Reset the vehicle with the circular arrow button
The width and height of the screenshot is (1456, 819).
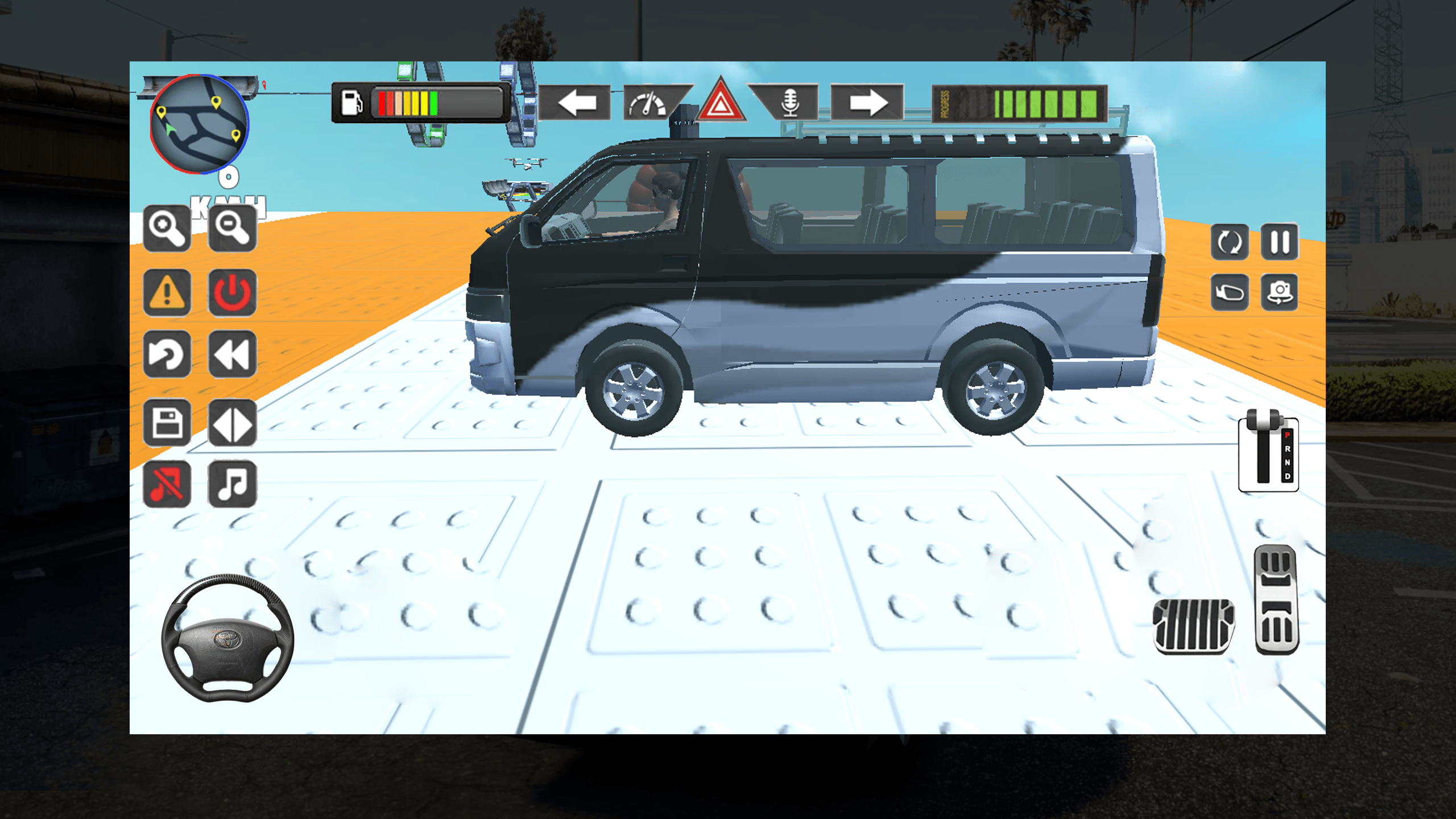coord(167,354)
